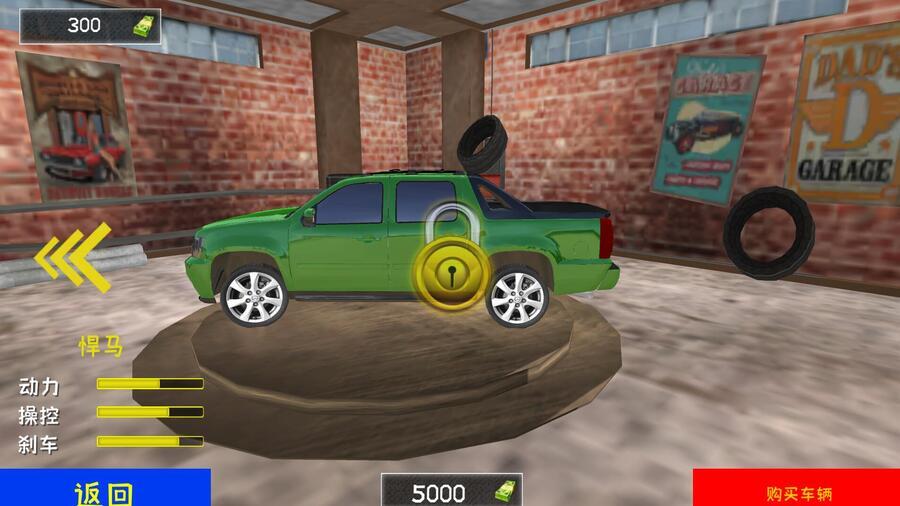Tap the gold padlock on the locked car
The width and height of the screenshot is (900, 506).
point(451,268)
